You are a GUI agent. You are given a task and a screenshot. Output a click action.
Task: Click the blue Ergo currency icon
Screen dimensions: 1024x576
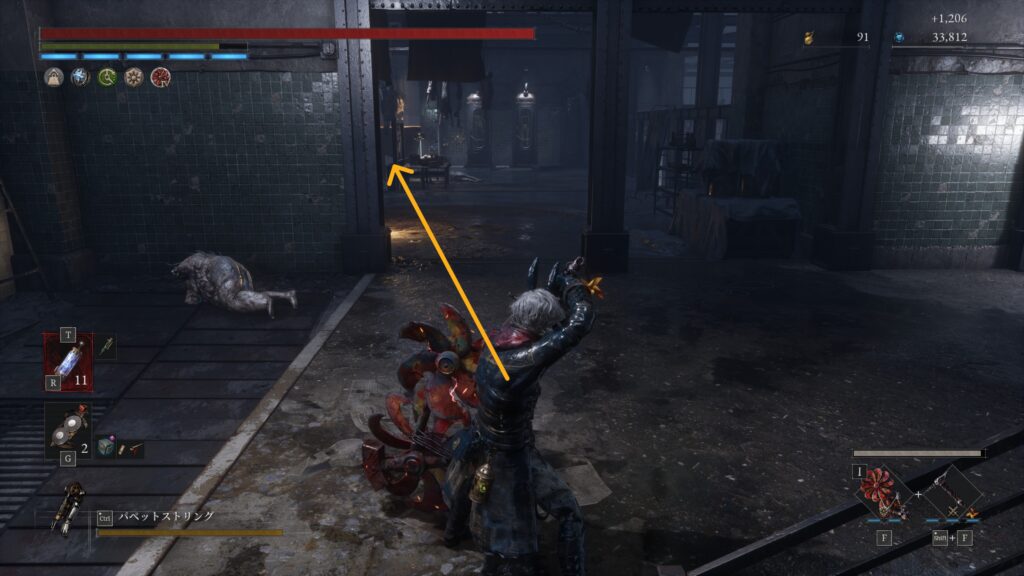point(899,39)
